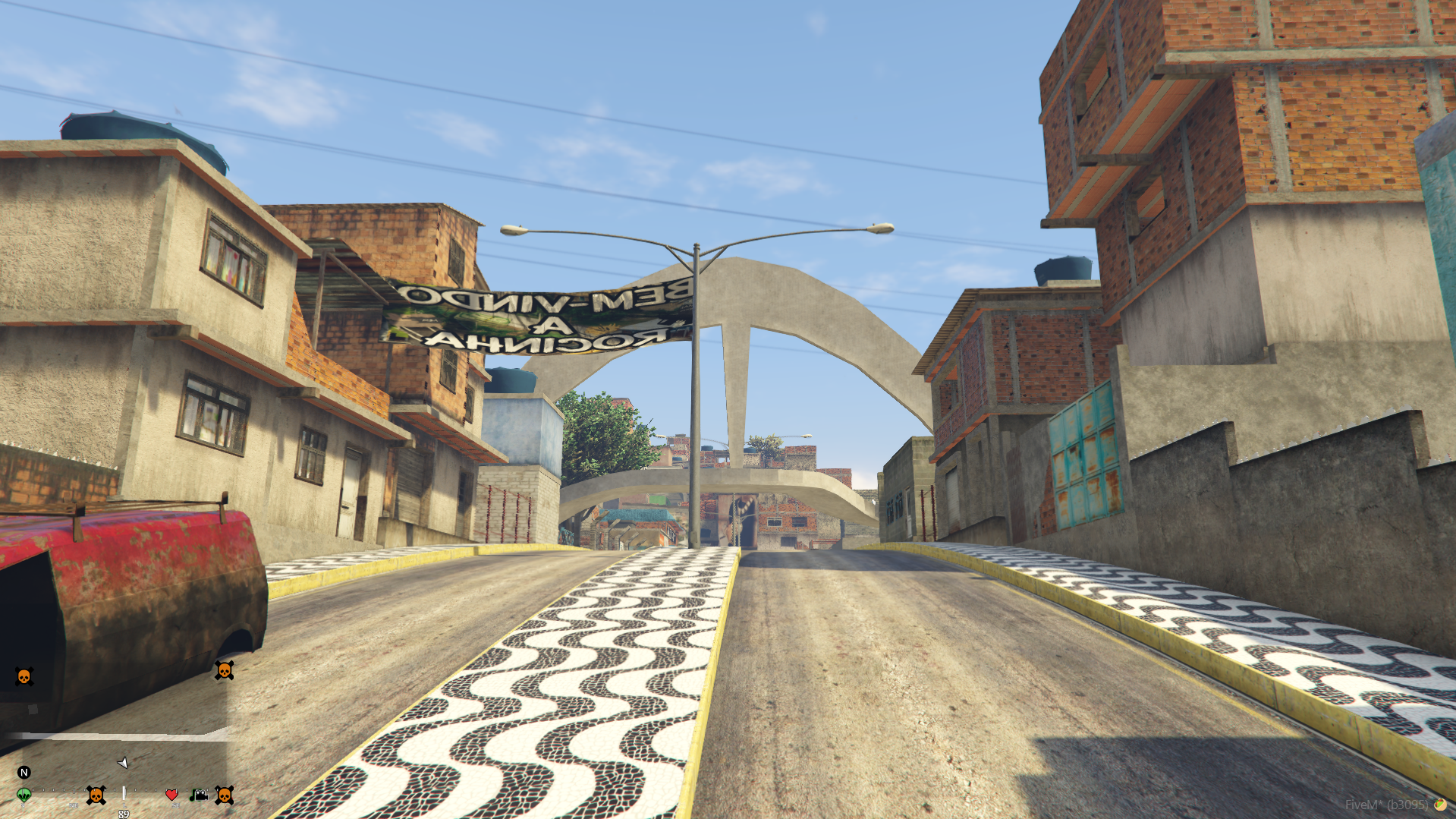Viewport: 1456px width, 819px height.
Task: Click the FiveM taco watermark icon
Action: point(1439,805)
